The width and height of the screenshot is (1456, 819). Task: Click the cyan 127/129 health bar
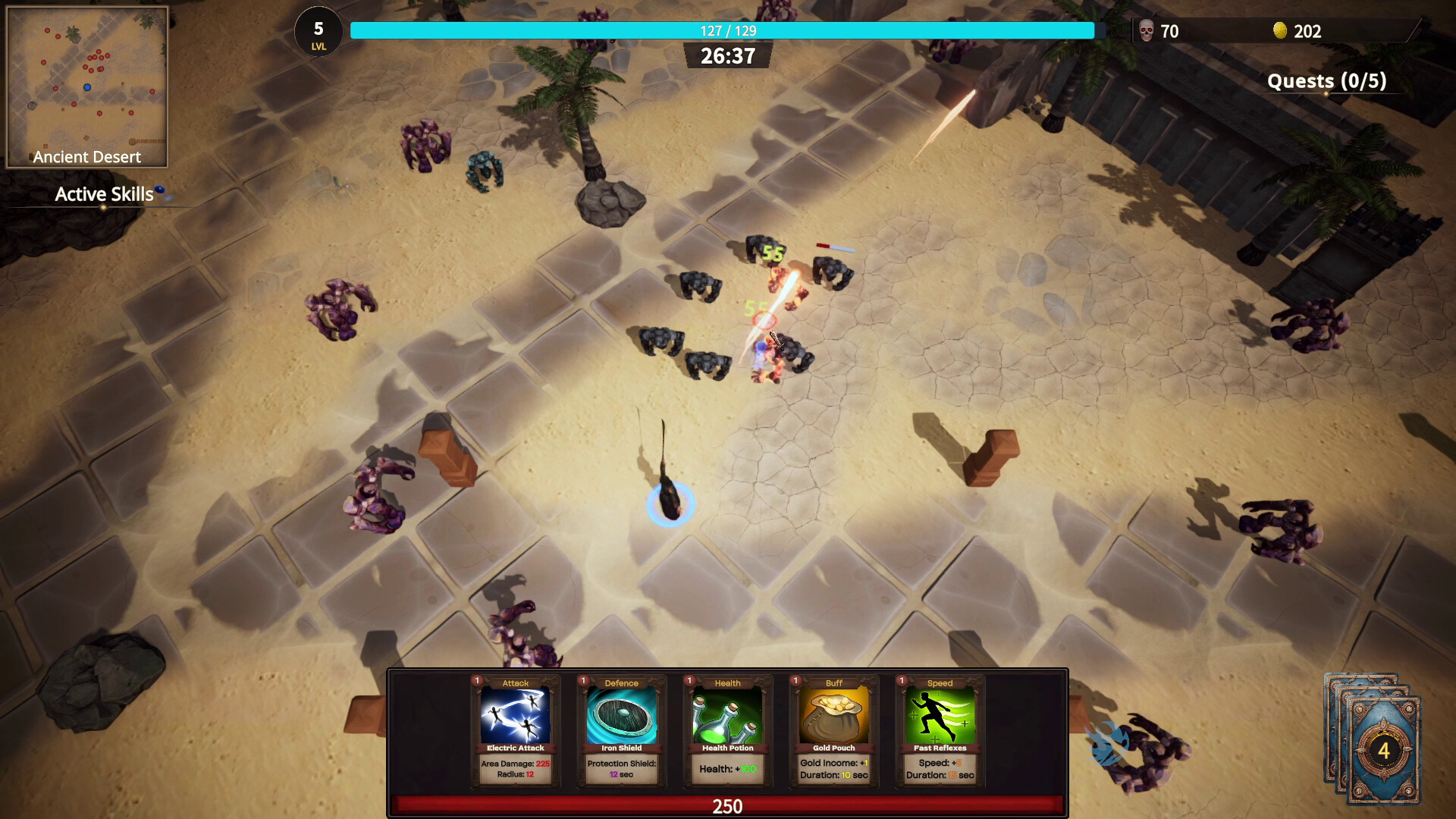pos(726,31)
